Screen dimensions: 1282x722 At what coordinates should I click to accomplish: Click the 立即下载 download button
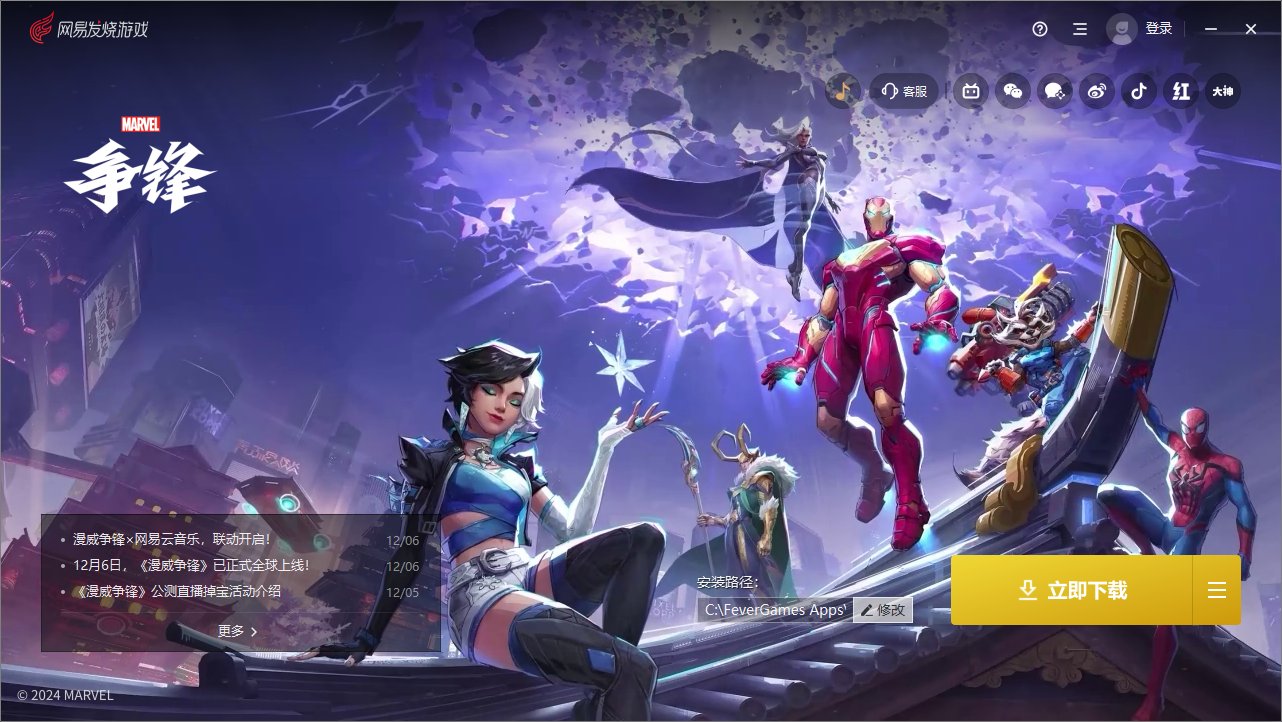coord(1074,590)
